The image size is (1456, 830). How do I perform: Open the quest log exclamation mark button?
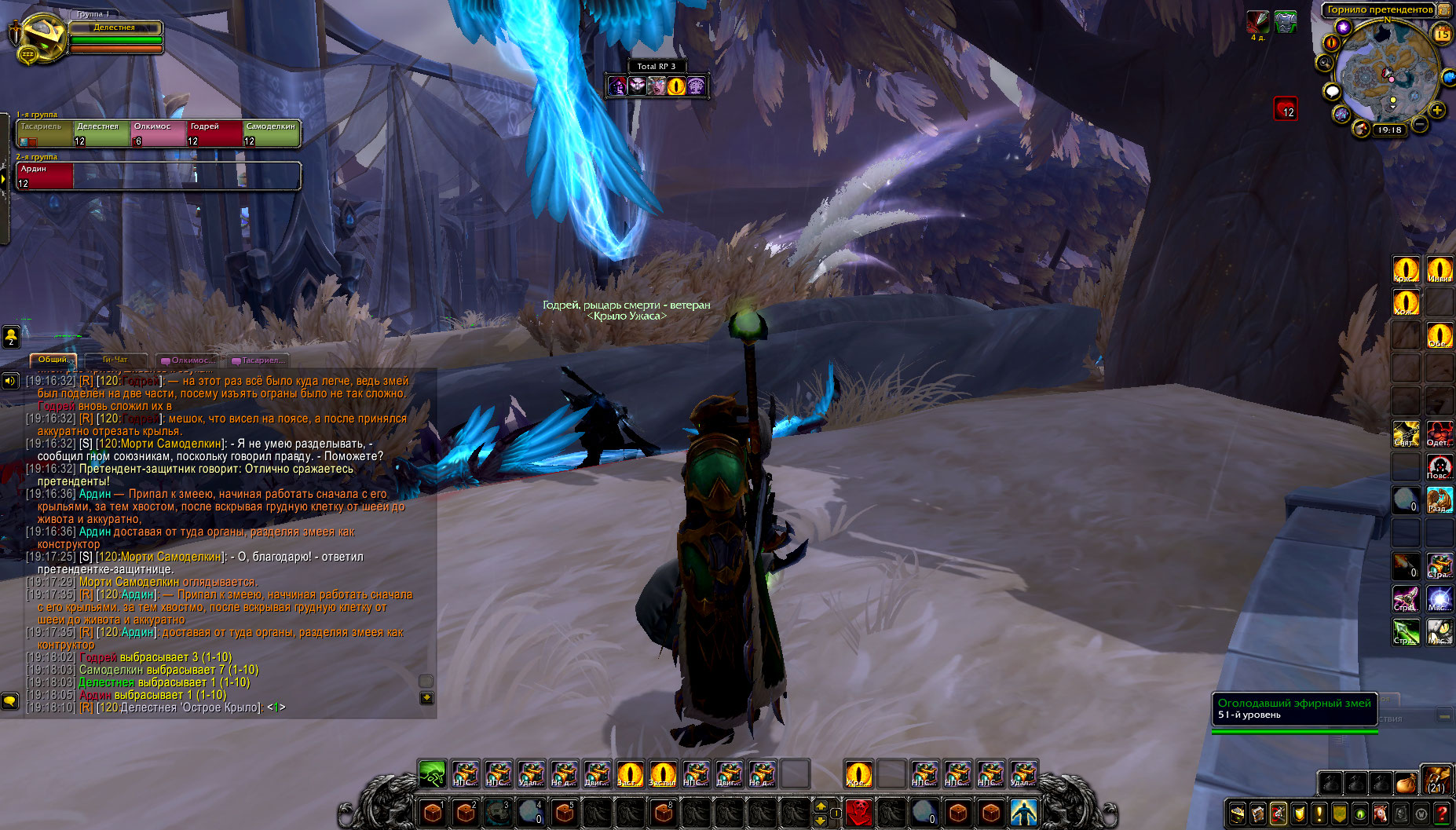point(1319,814)
